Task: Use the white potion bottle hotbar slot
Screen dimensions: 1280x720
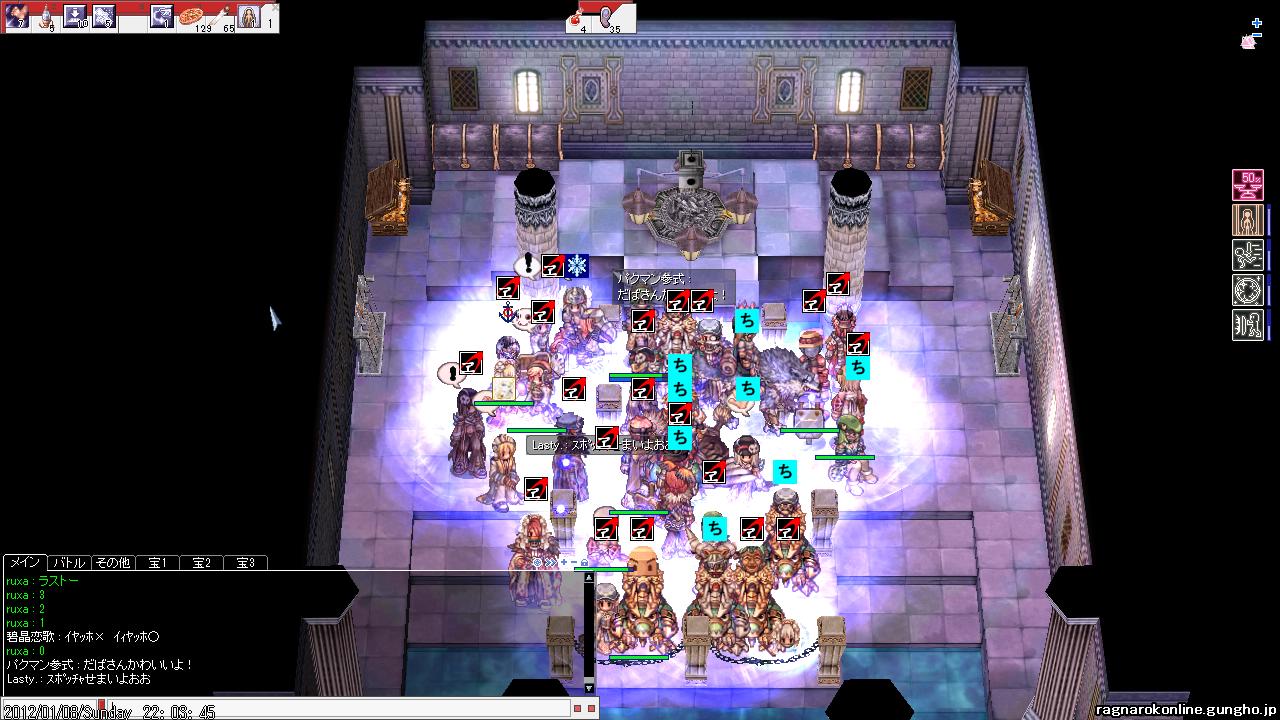Action: [x=46, y=16]
